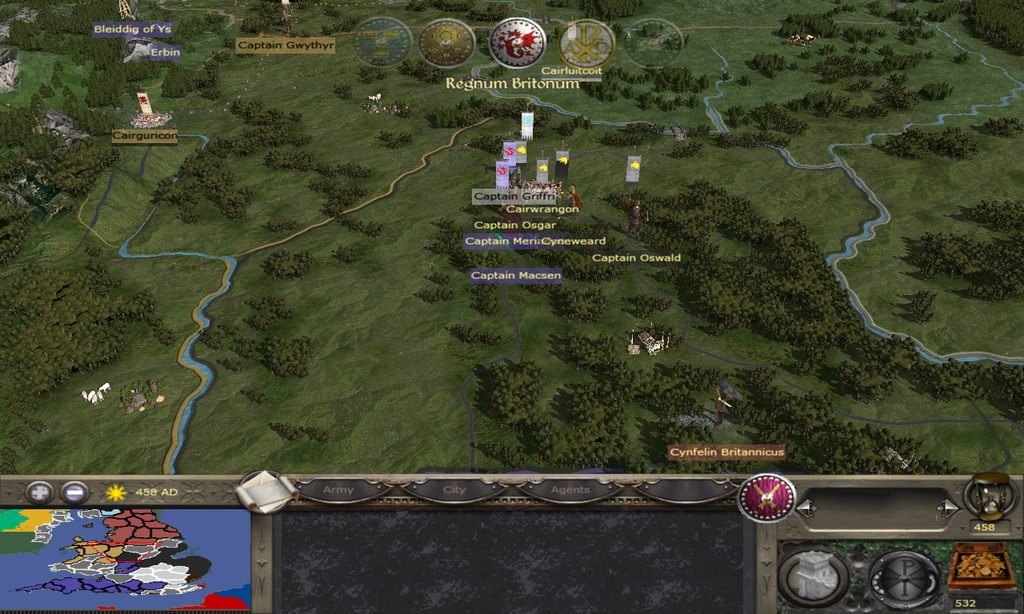
Task: Open the round Chi-Rho symbol button
Action: pos(904,577)
